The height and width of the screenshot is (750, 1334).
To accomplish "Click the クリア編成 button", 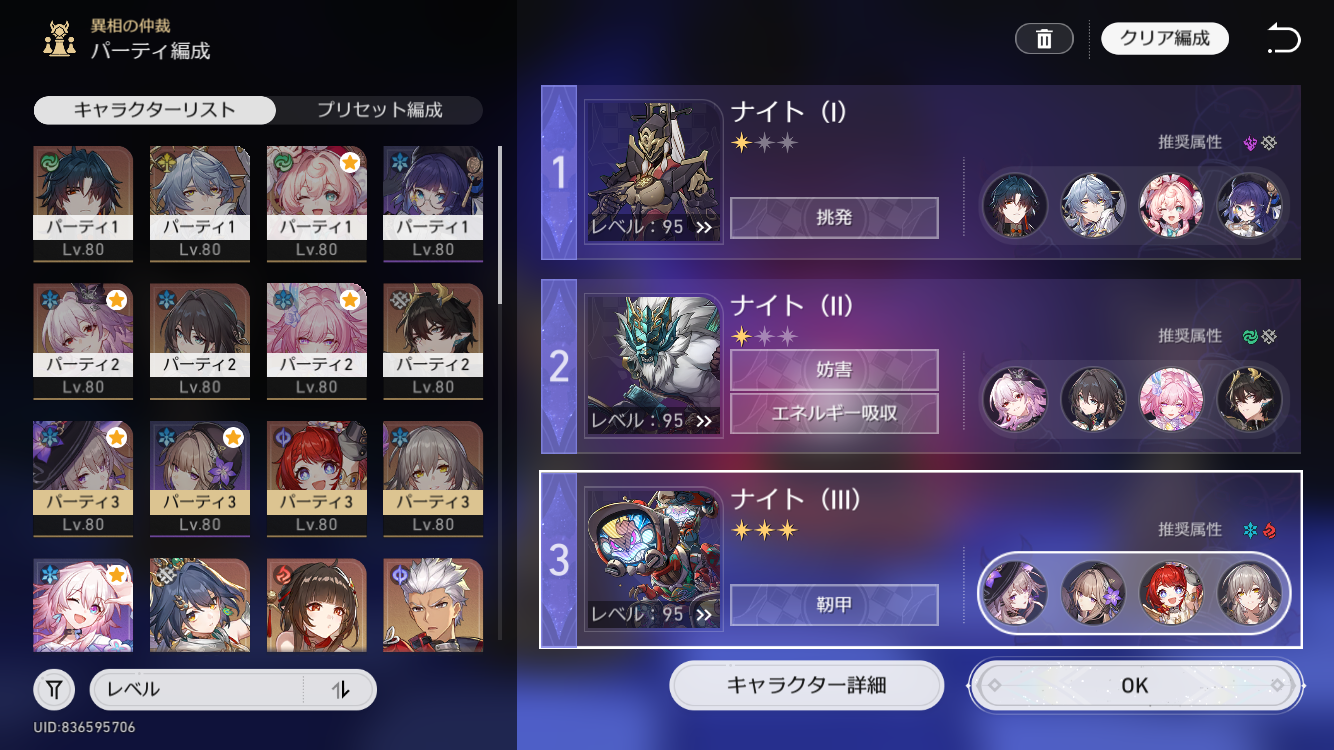I will click(1164, 39).
